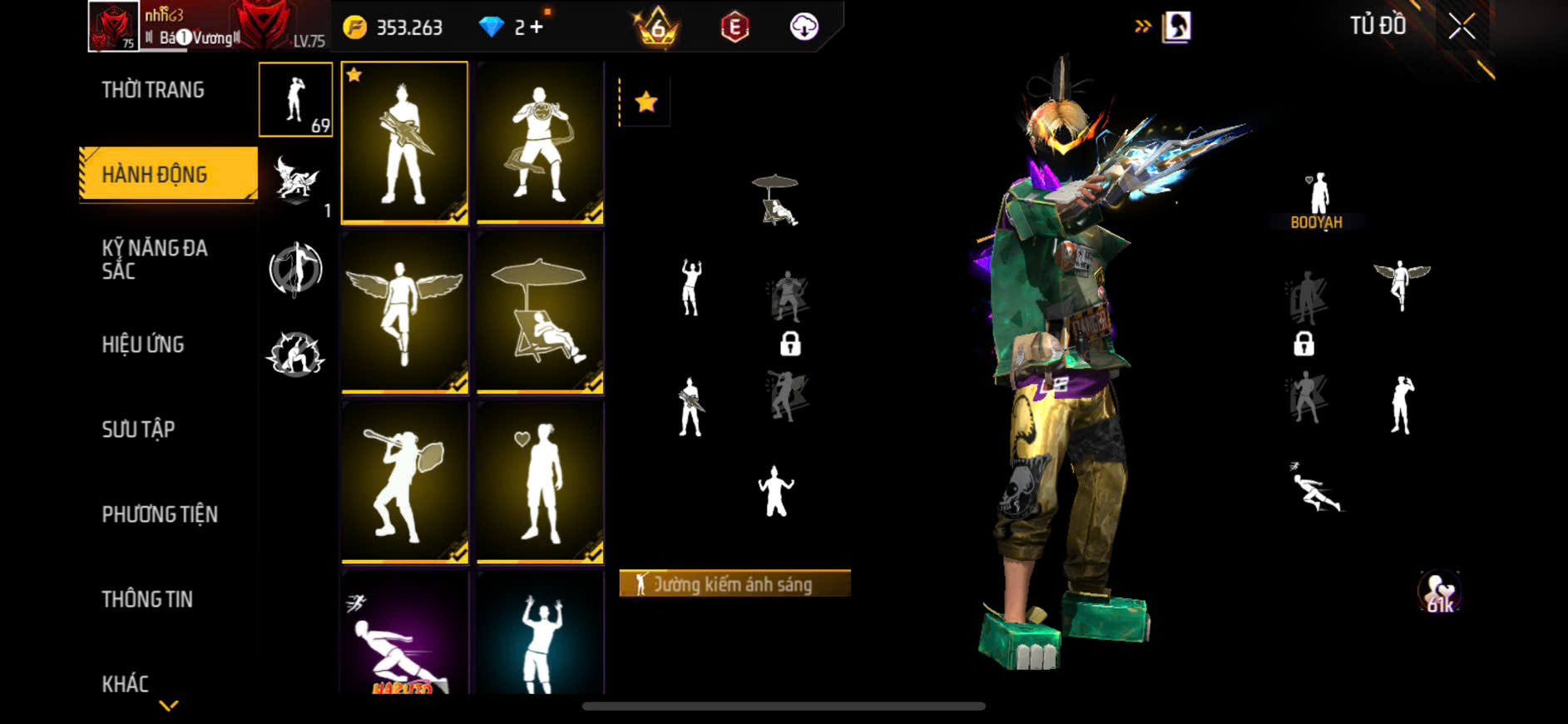Show the Thông Tin section
Image resolution: width=1568 pixels, height=724 pixels.
[x=147, y=599]
